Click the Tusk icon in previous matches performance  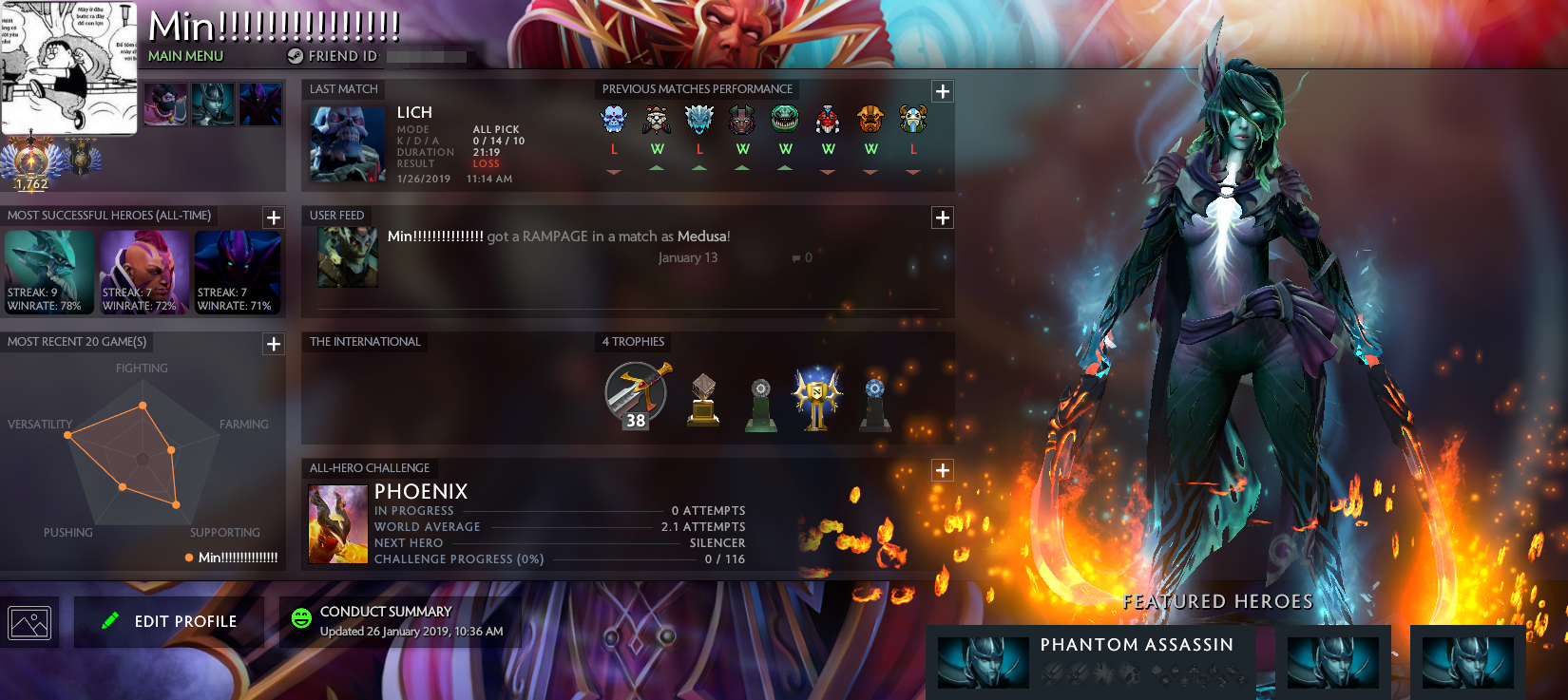(656, 120)
